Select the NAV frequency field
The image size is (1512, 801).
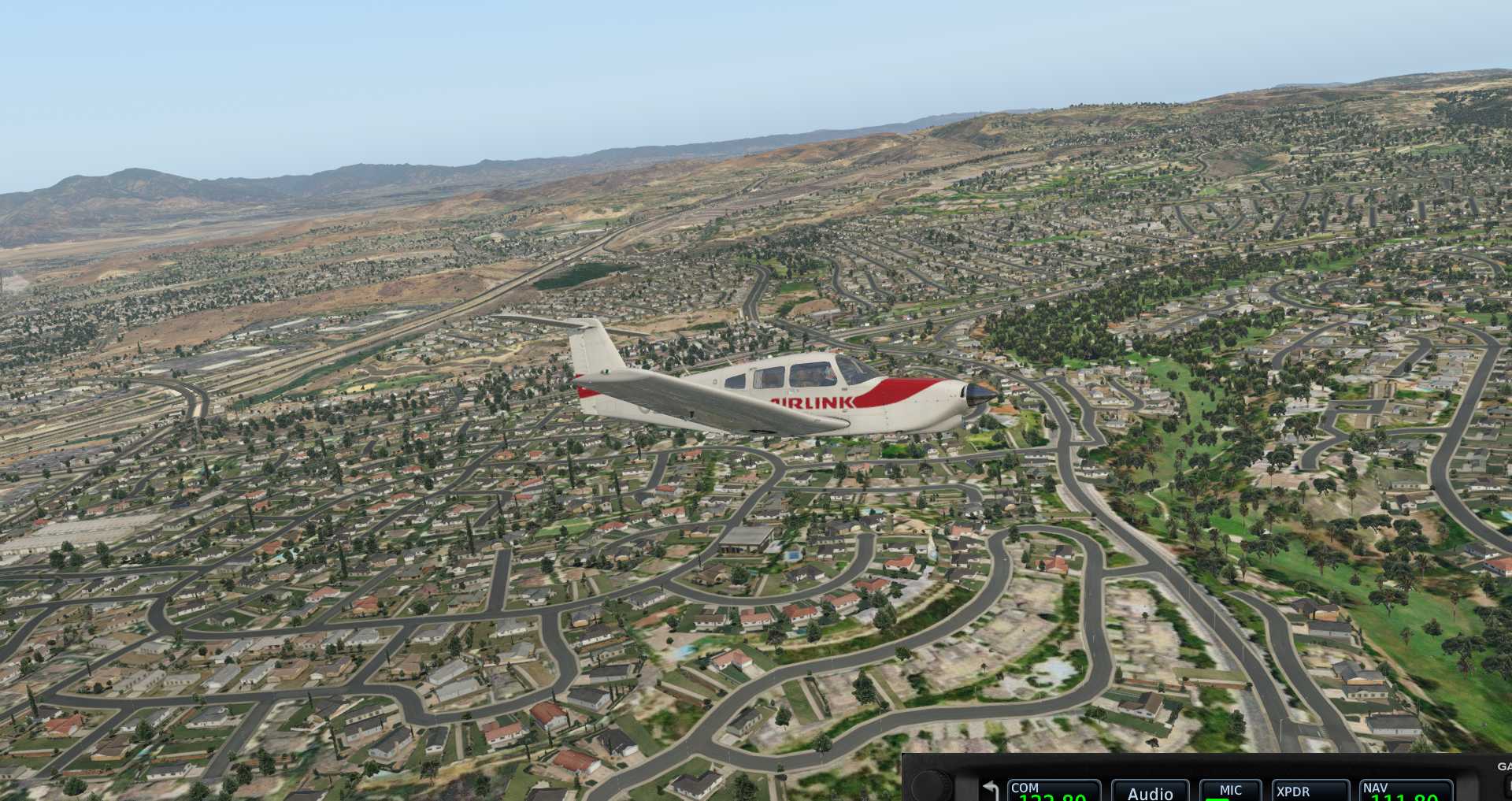coord(1406,791)
